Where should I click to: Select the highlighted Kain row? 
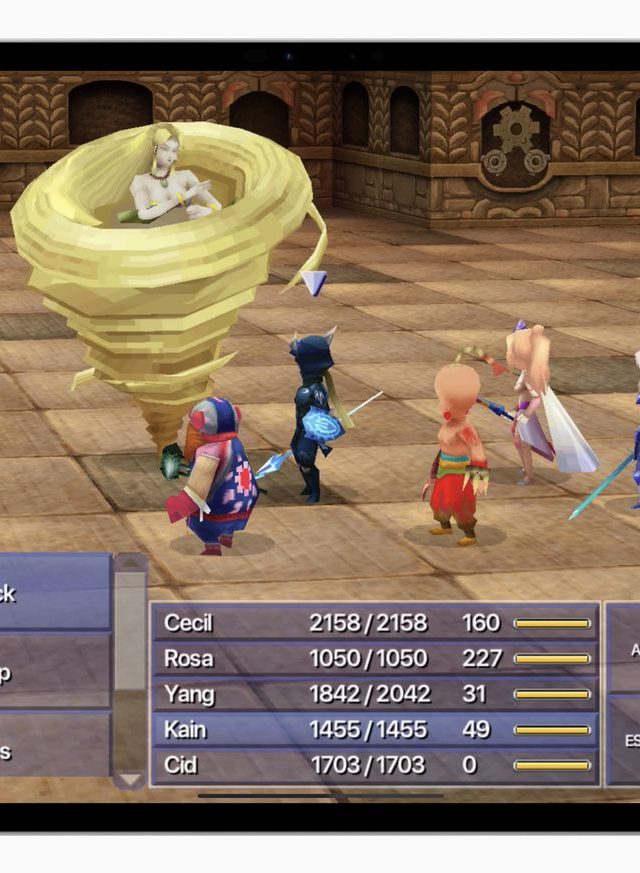click(x=375, y=730)
